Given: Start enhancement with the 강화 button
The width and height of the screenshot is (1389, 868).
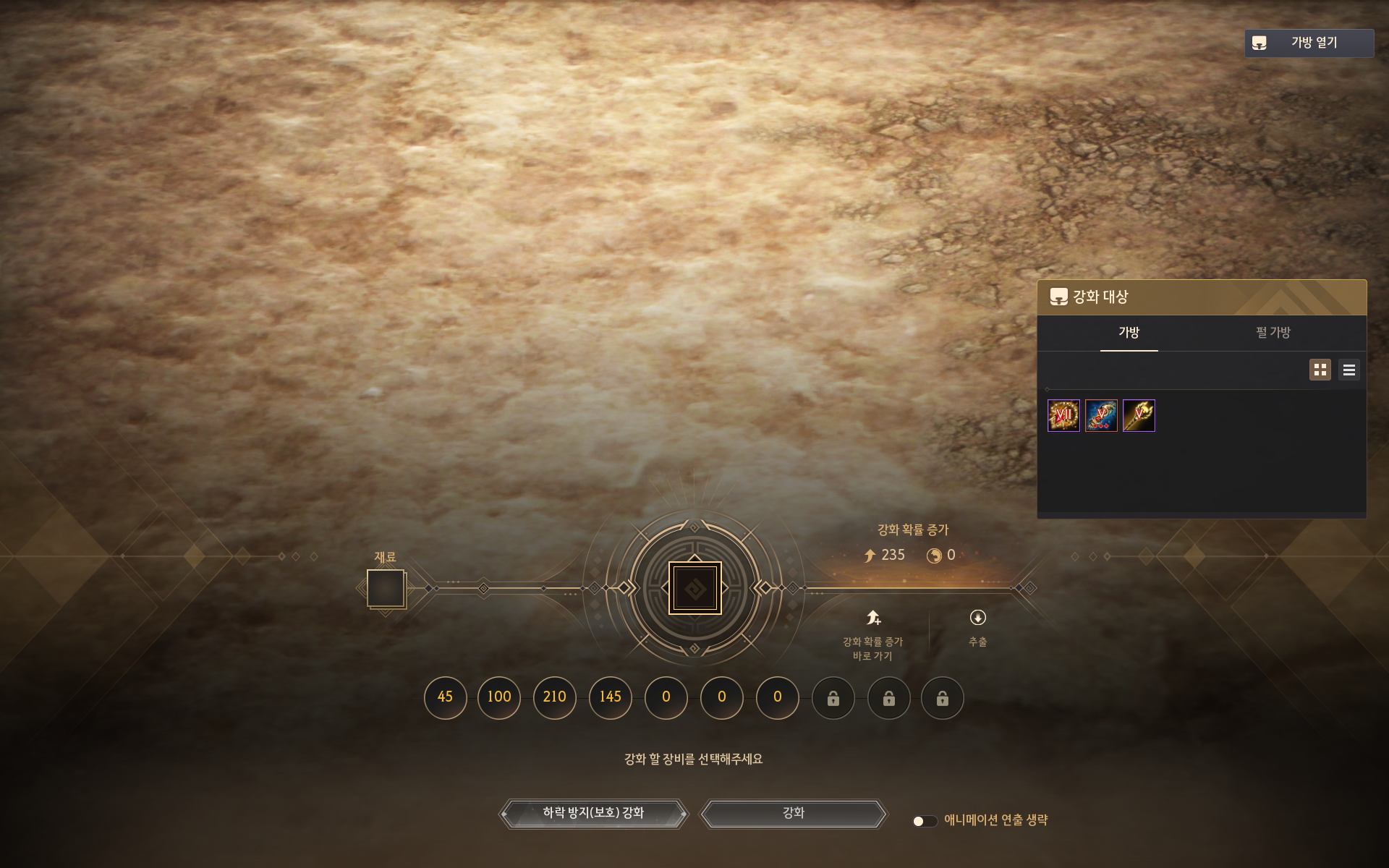Looking at the screenshot, I should [x=794, y=813].
